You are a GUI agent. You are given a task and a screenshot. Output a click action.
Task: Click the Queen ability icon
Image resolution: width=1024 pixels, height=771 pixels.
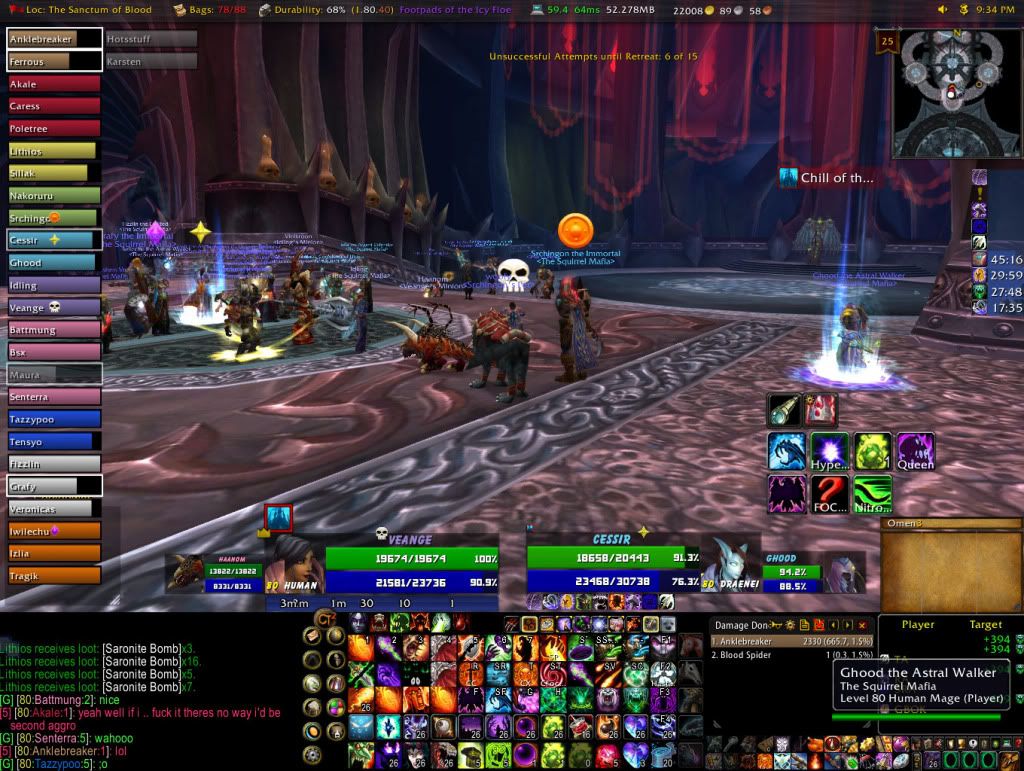pos(915,452)
